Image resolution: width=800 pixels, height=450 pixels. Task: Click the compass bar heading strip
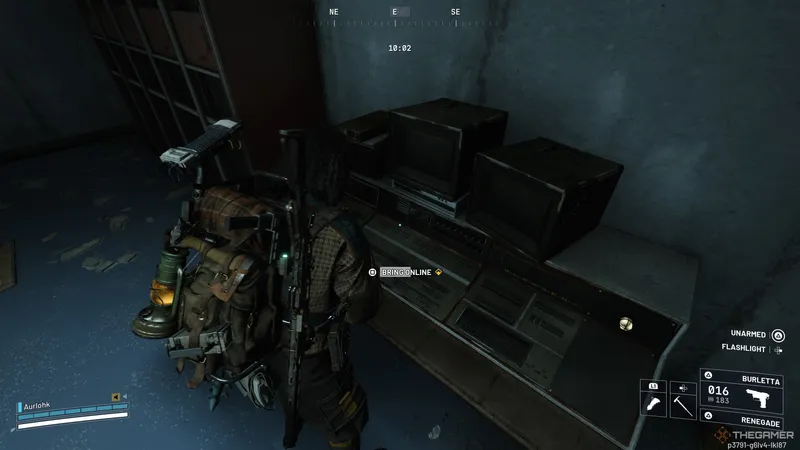pos(395,13)
